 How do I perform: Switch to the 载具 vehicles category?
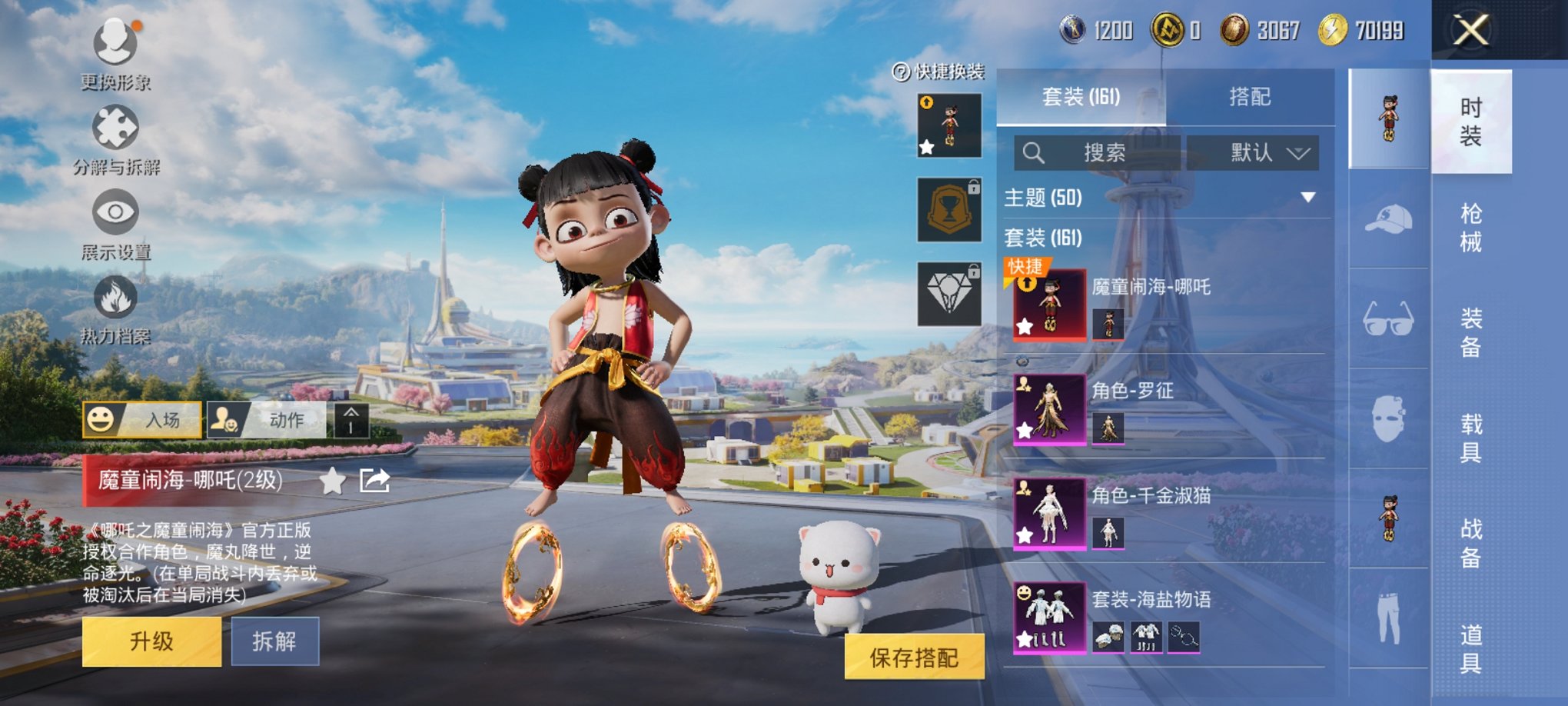(x=1470, y=438)
